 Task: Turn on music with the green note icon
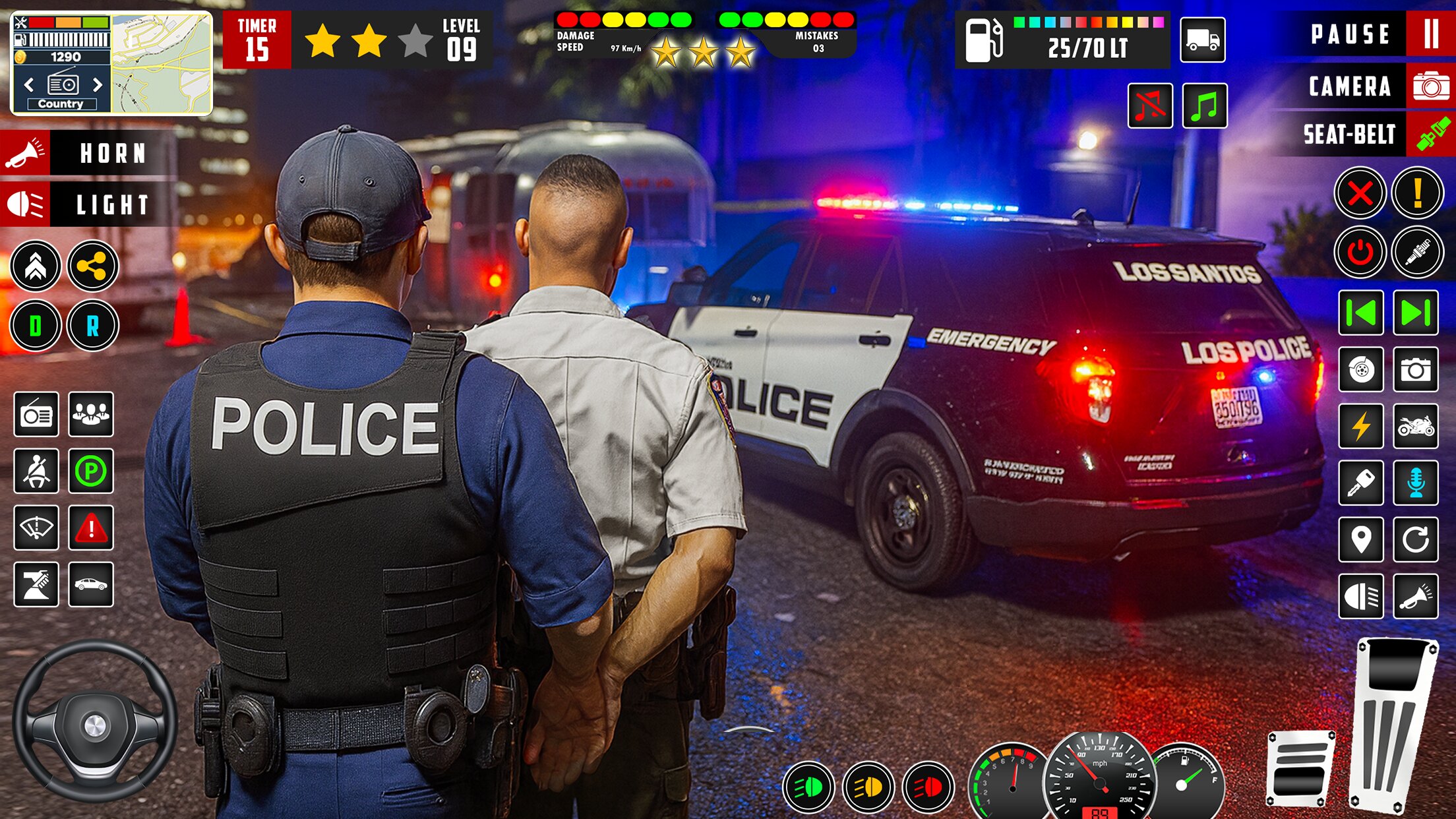pyautogui.click(x=1204, y=106)
